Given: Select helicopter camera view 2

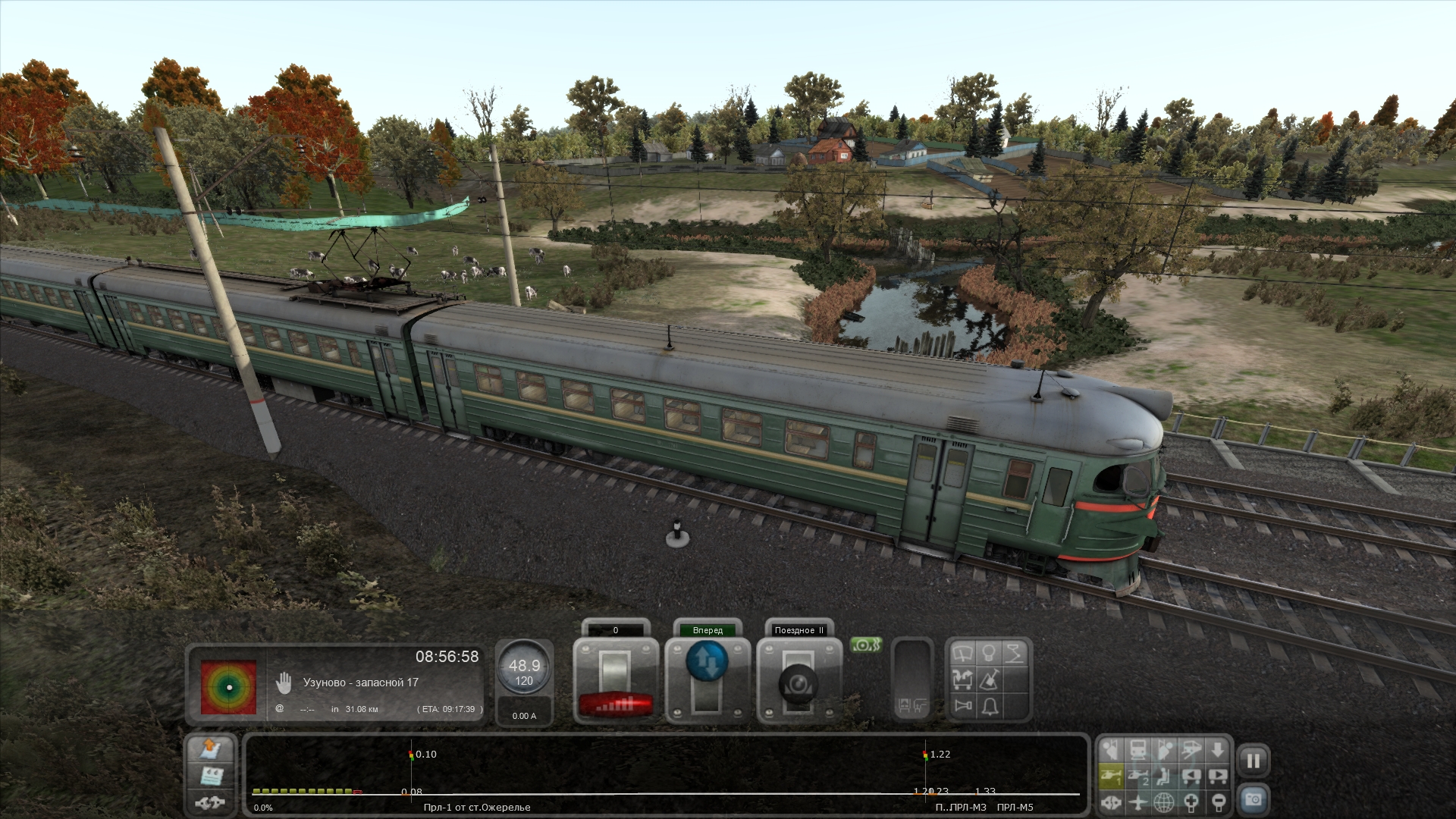Looking at the screenshot, I should coord(1137,776).
